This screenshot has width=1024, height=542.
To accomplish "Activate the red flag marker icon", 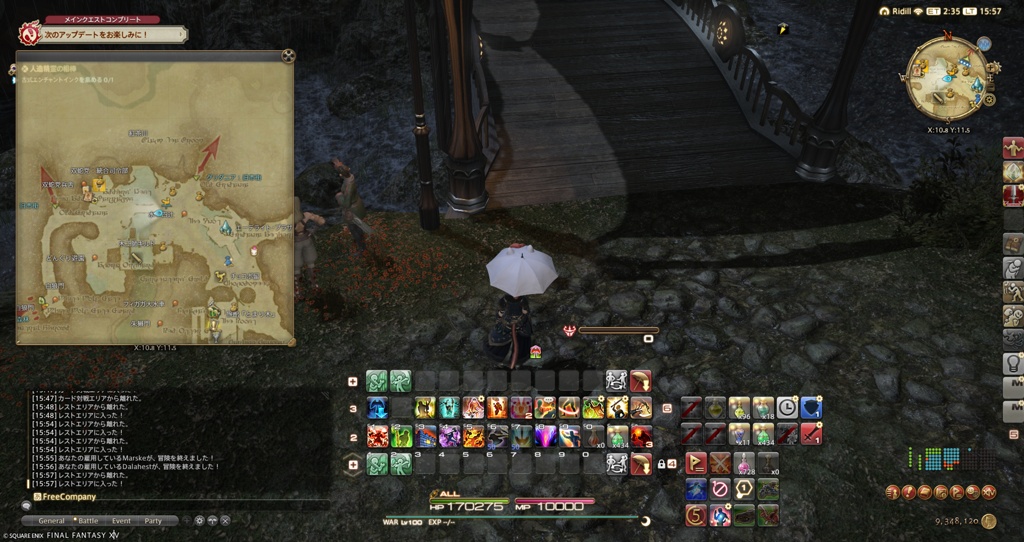I will 695,463.
